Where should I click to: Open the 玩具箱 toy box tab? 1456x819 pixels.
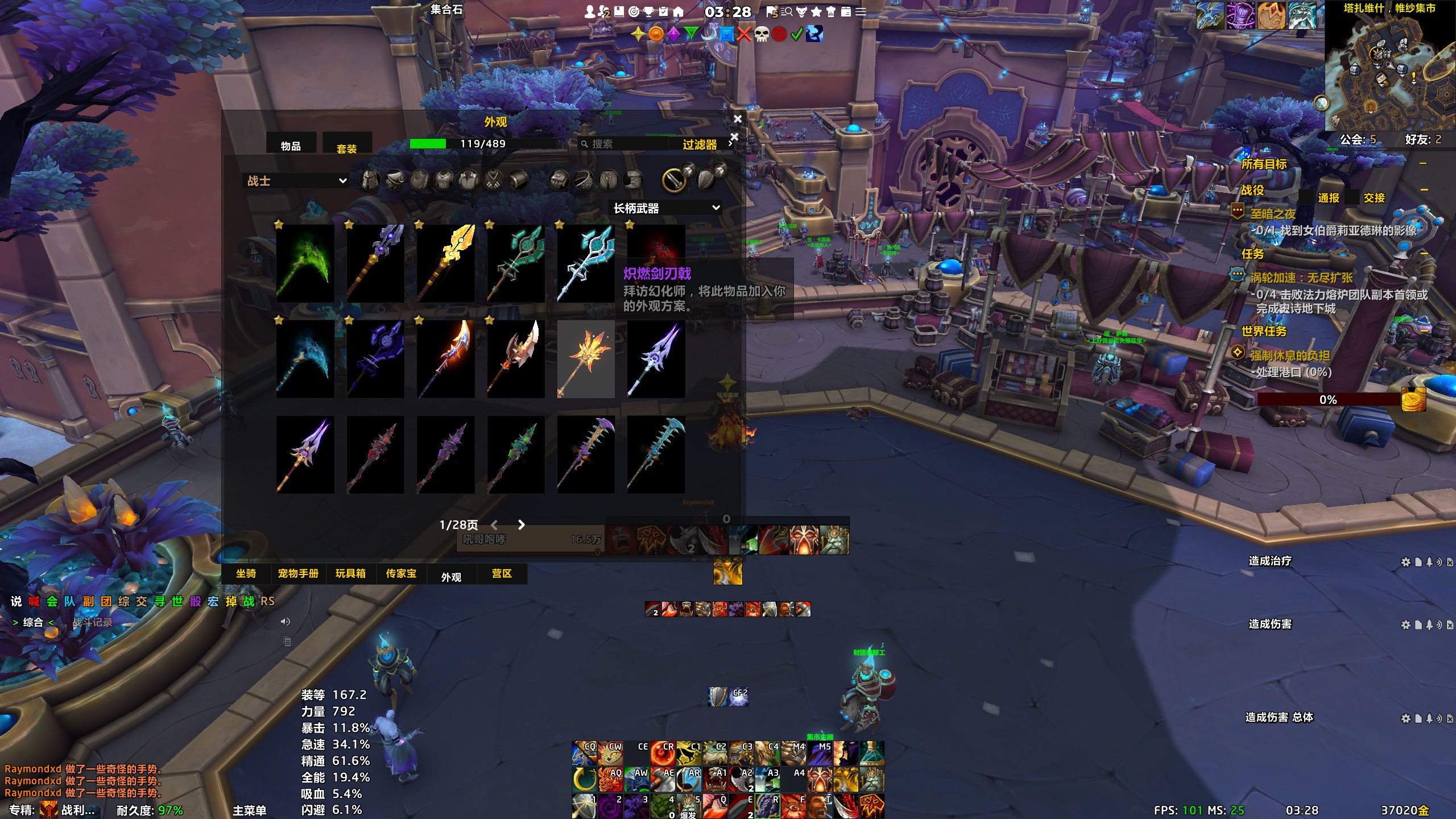pos(350,574)
